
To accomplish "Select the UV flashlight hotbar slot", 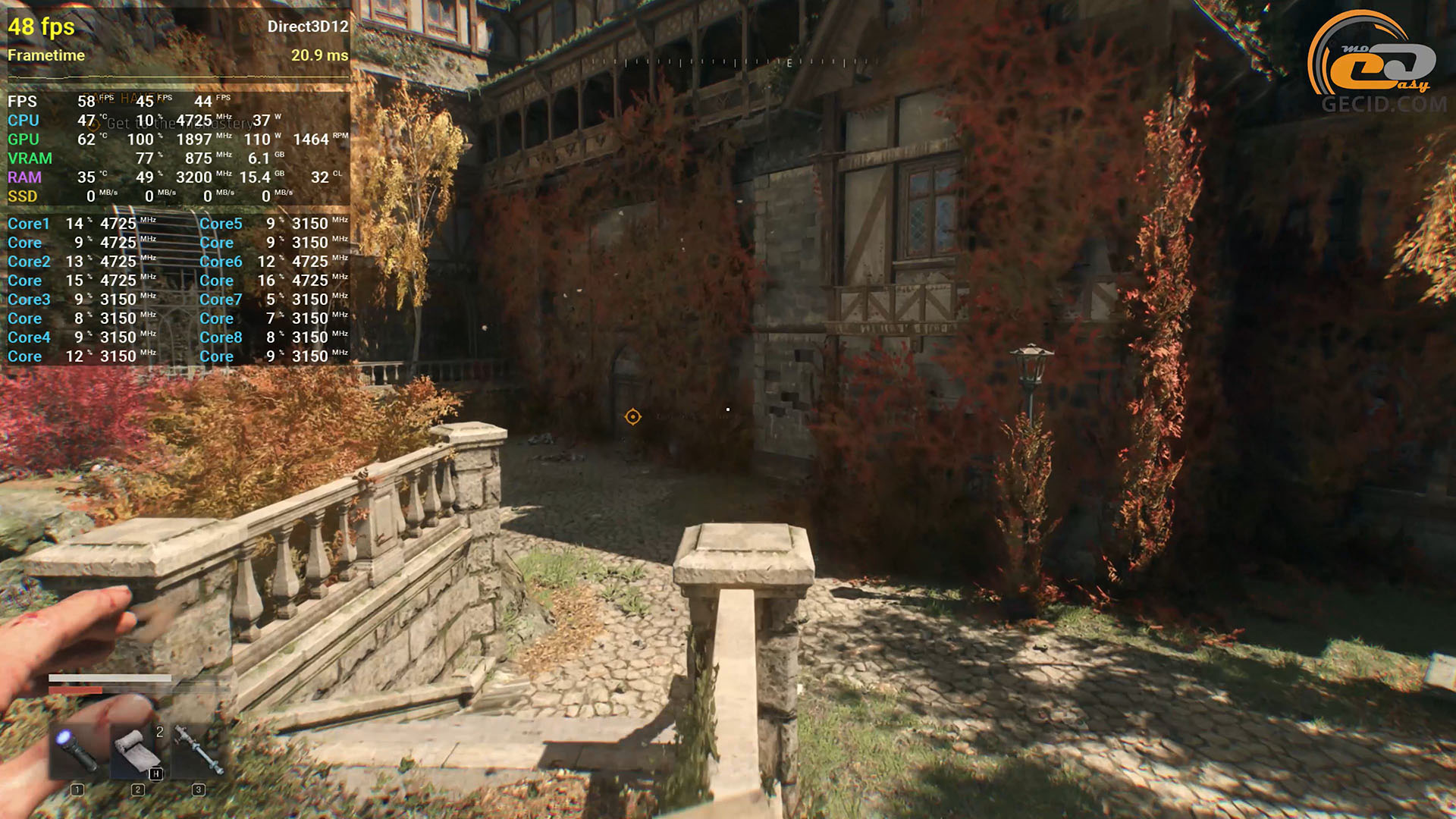I will tap(77, 749).
